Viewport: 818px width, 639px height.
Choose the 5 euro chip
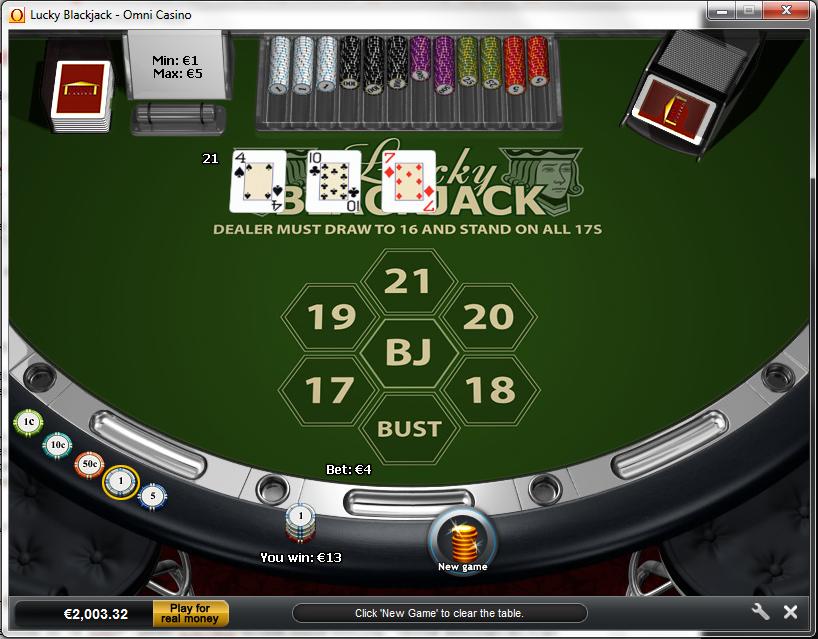[x=152, y=495]
